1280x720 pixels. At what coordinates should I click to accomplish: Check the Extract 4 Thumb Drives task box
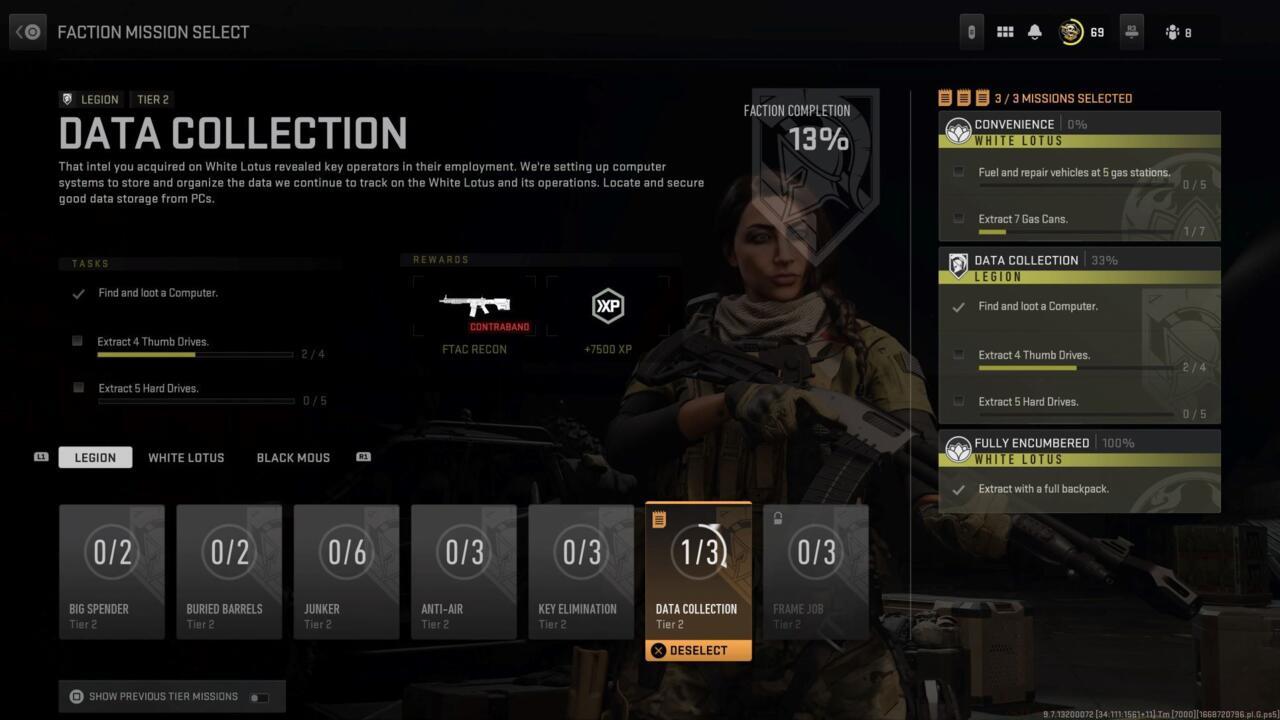tap(77, 341)
